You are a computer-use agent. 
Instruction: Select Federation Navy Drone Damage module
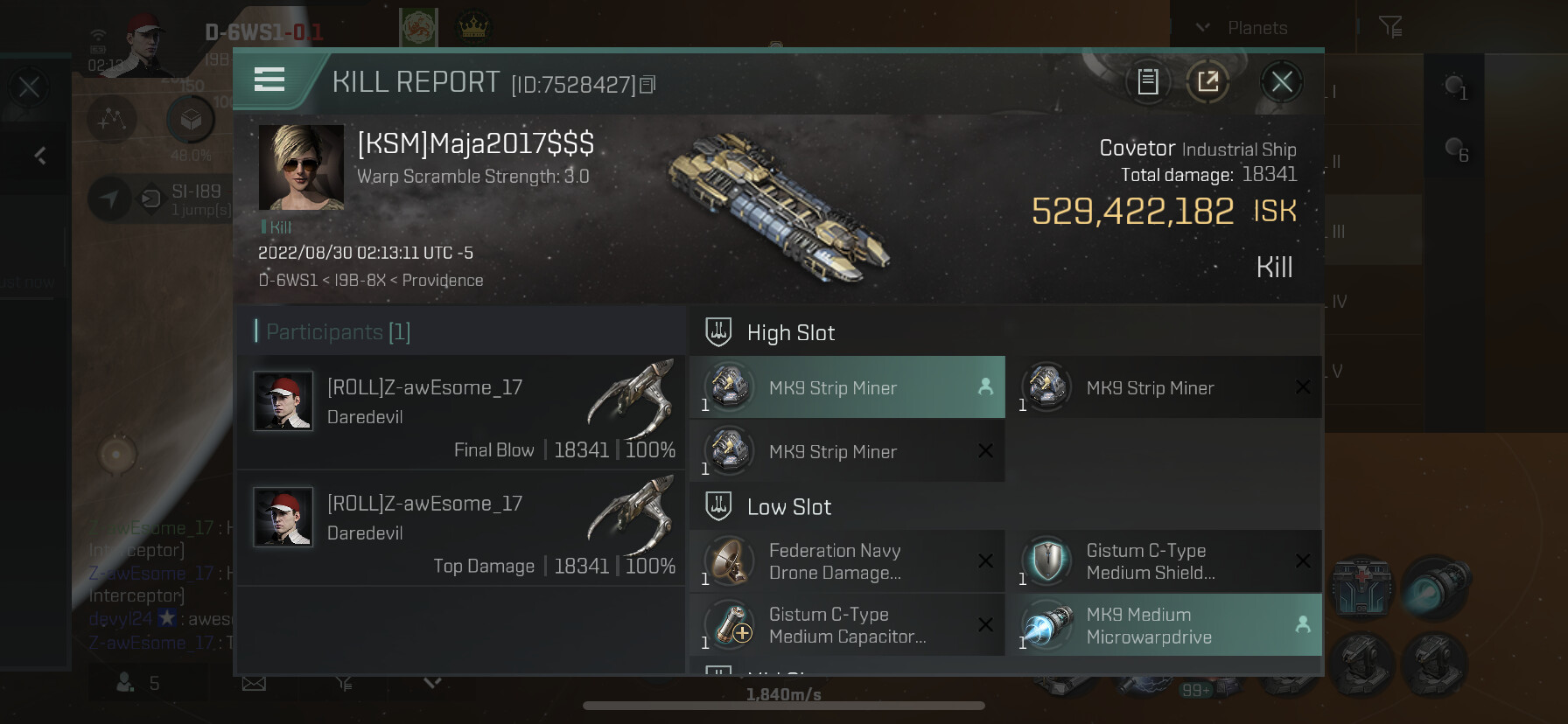pos(847,561)
